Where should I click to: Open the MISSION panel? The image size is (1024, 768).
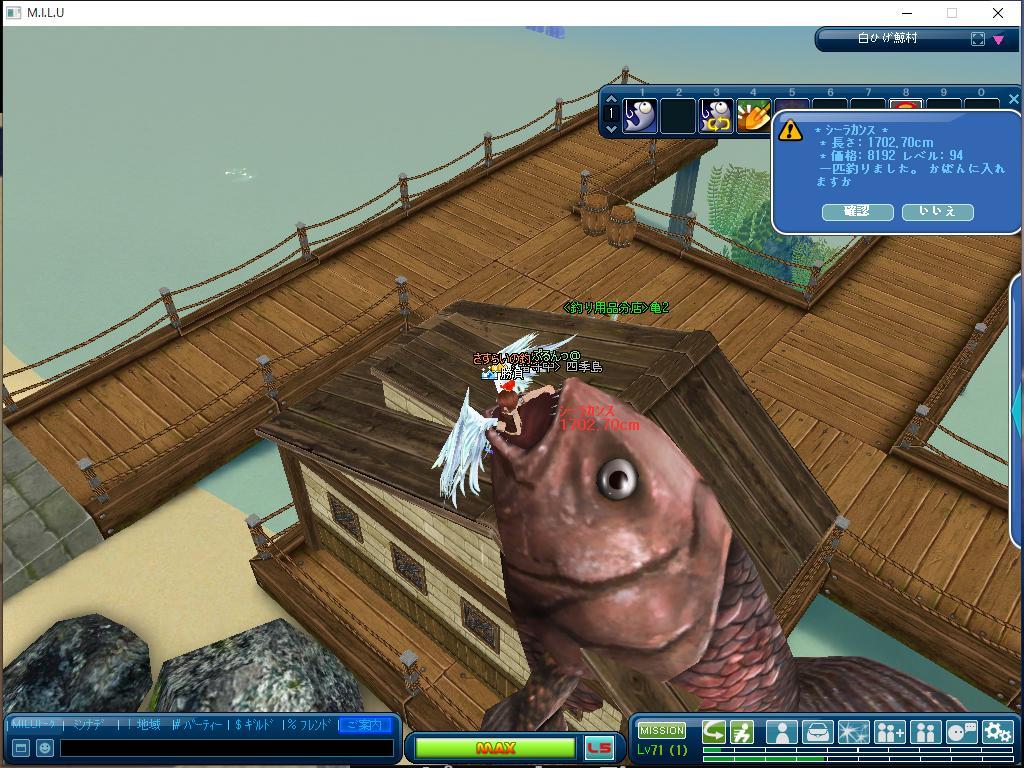pyautogui.click(x=662, y=730)
